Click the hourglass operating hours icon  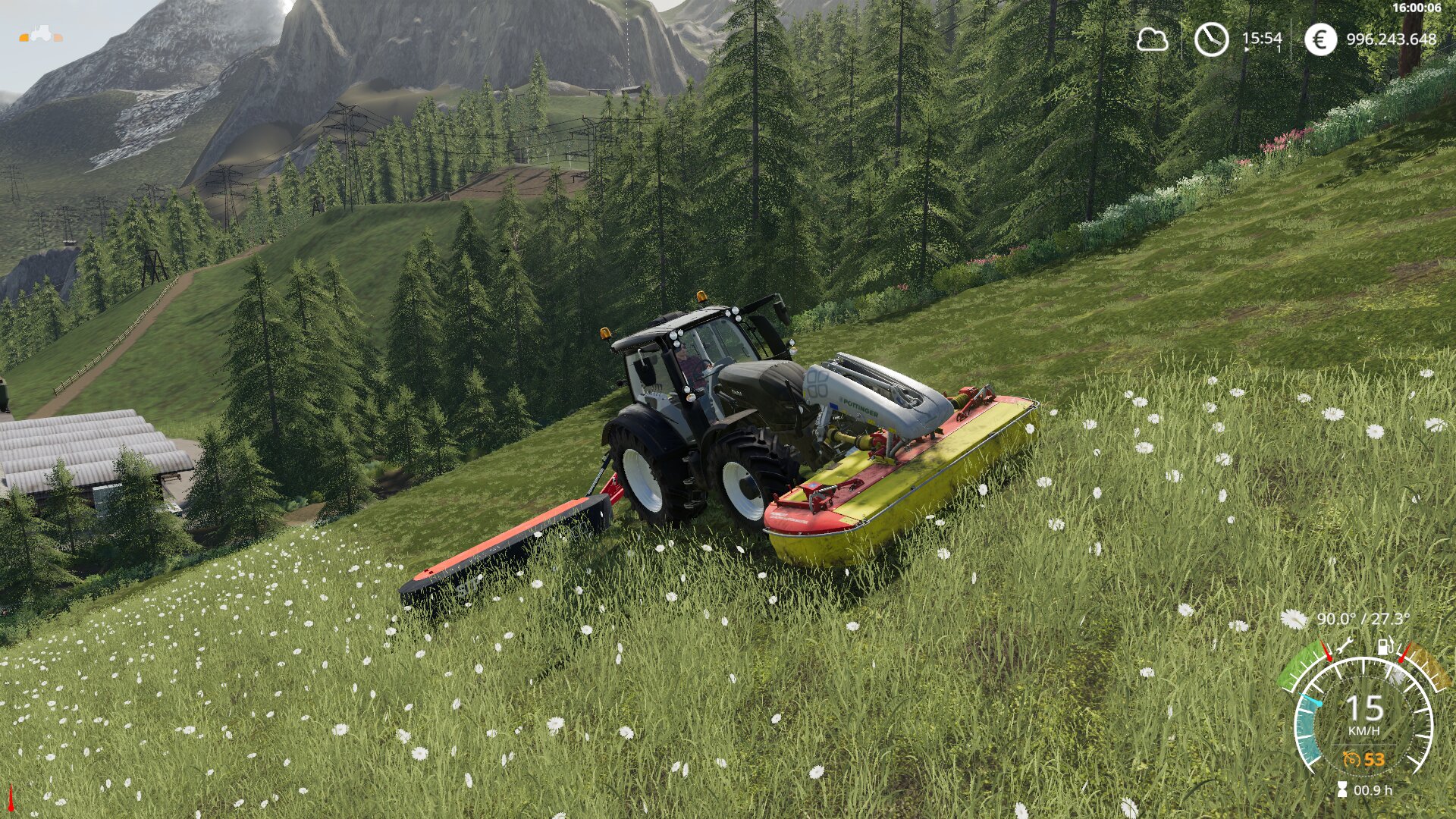pyautogui.click(x=1342, y=790)
